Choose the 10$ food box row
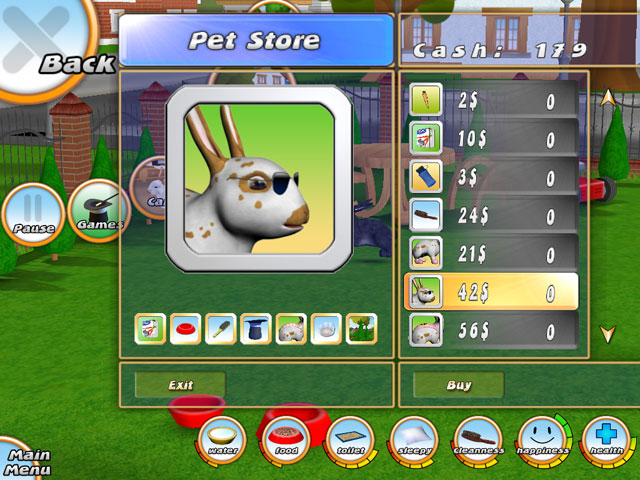Viewport: 640px width, 480px height. (494, 138)
